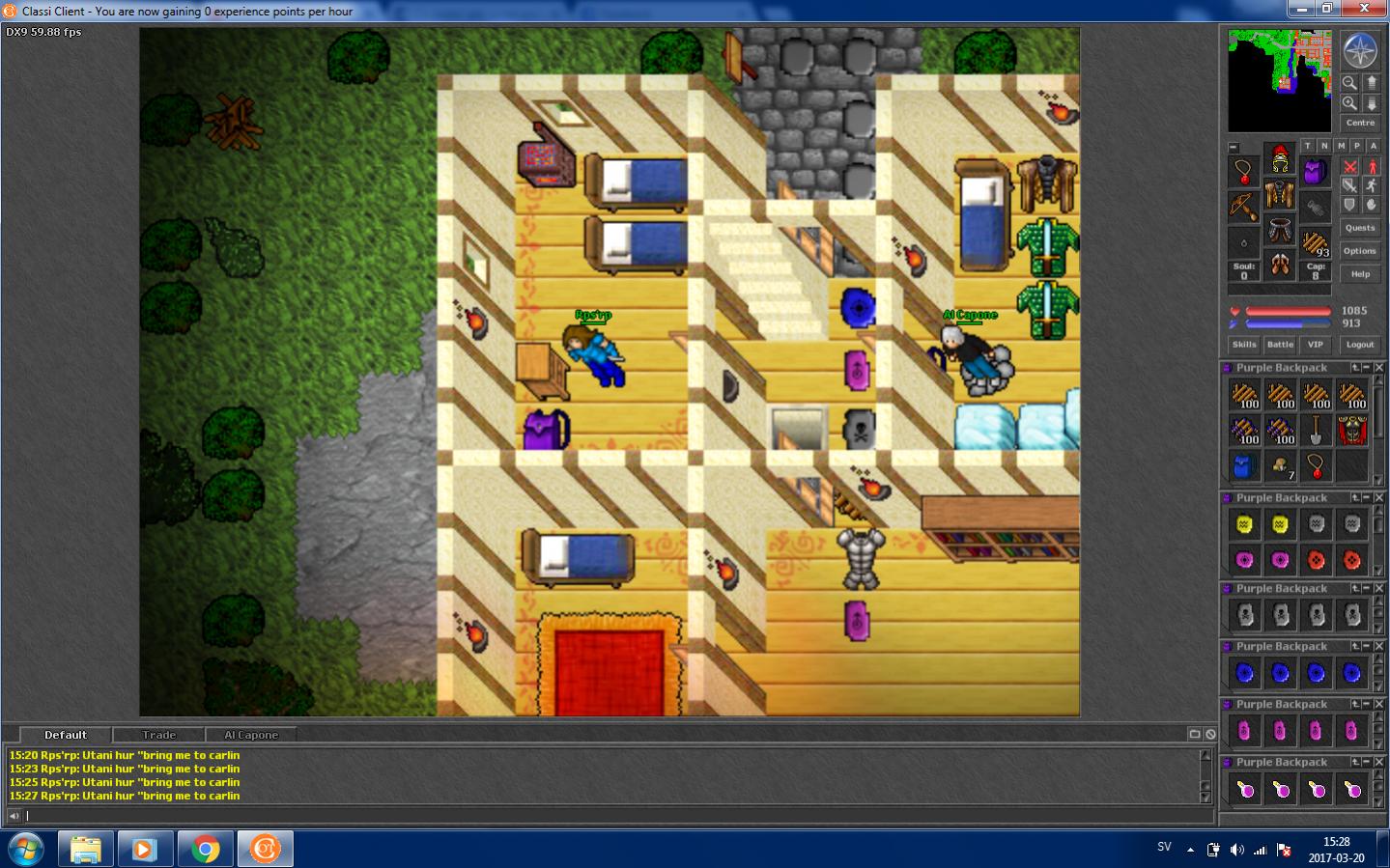Open the Quests log
The image size is (1390, 868).
pos(1359,228)
